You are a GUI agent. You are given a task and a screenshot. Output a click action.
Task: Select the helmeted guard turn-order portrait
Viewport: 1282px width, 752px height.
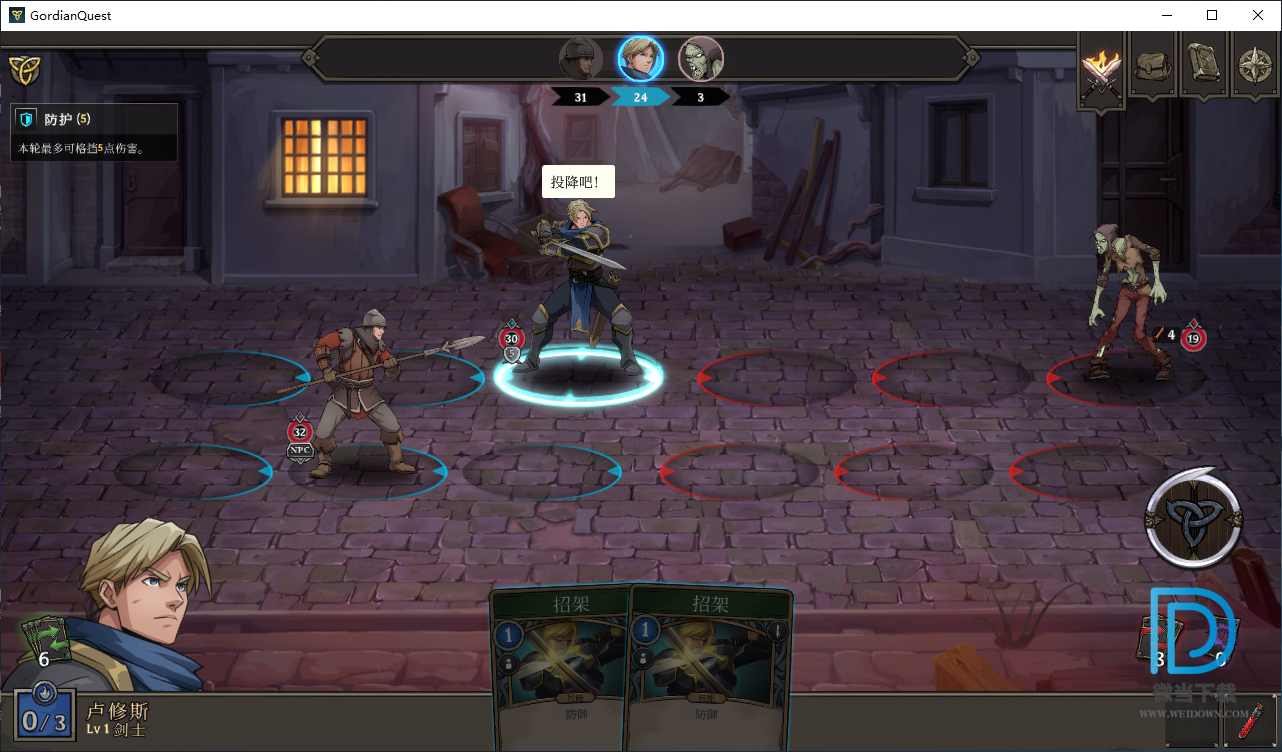click(580, 59)
